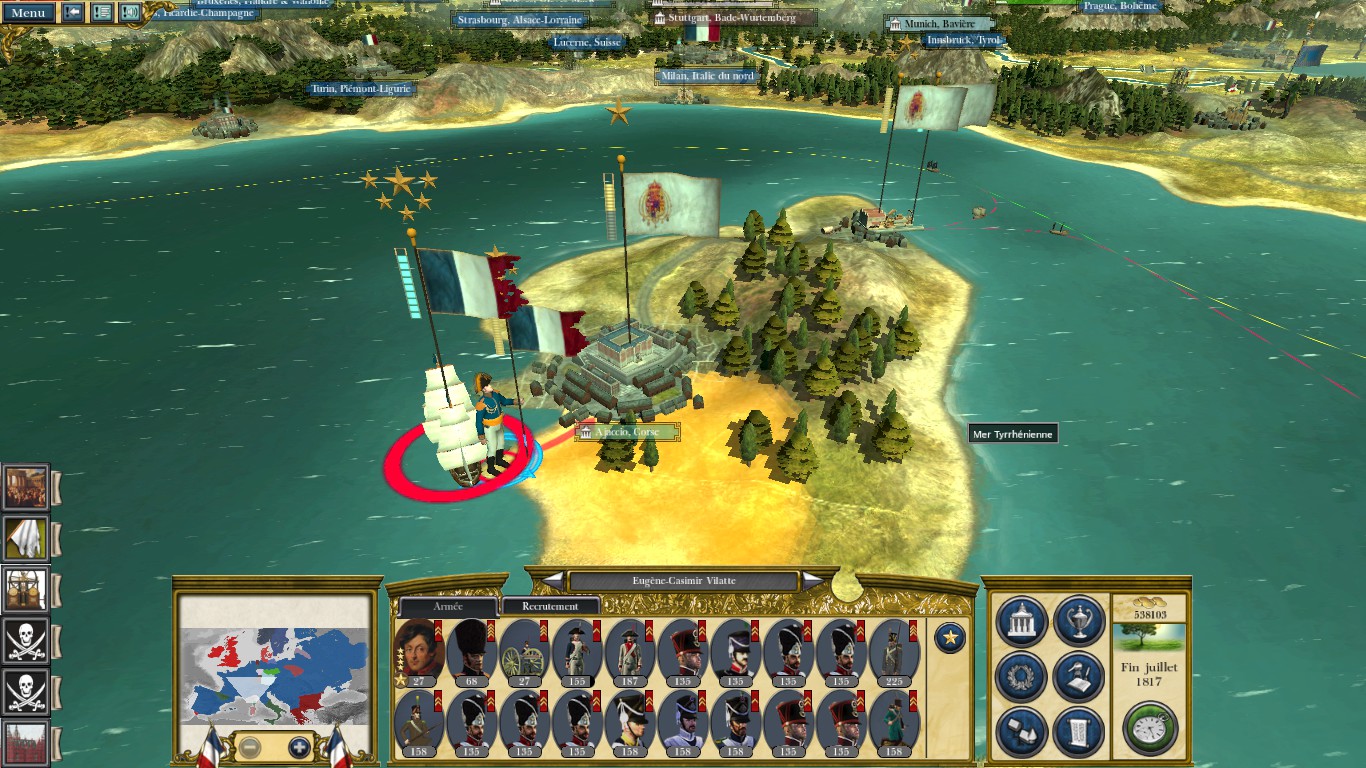
Task: Zoom in the minimap with plus button
Action: [x=299, y=746]
